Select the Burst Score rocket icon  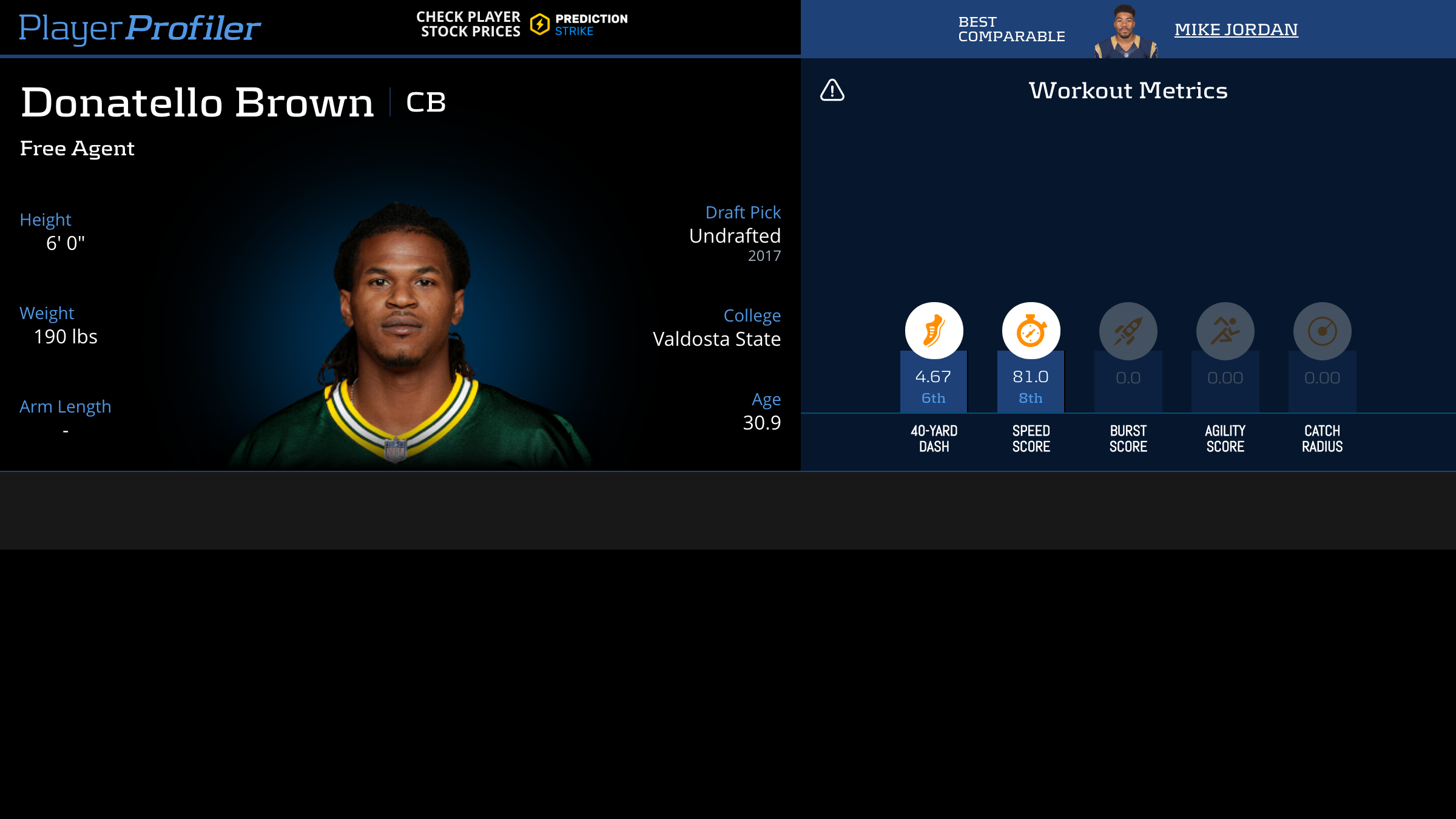pyautogui.click(x=1128, y=331)
